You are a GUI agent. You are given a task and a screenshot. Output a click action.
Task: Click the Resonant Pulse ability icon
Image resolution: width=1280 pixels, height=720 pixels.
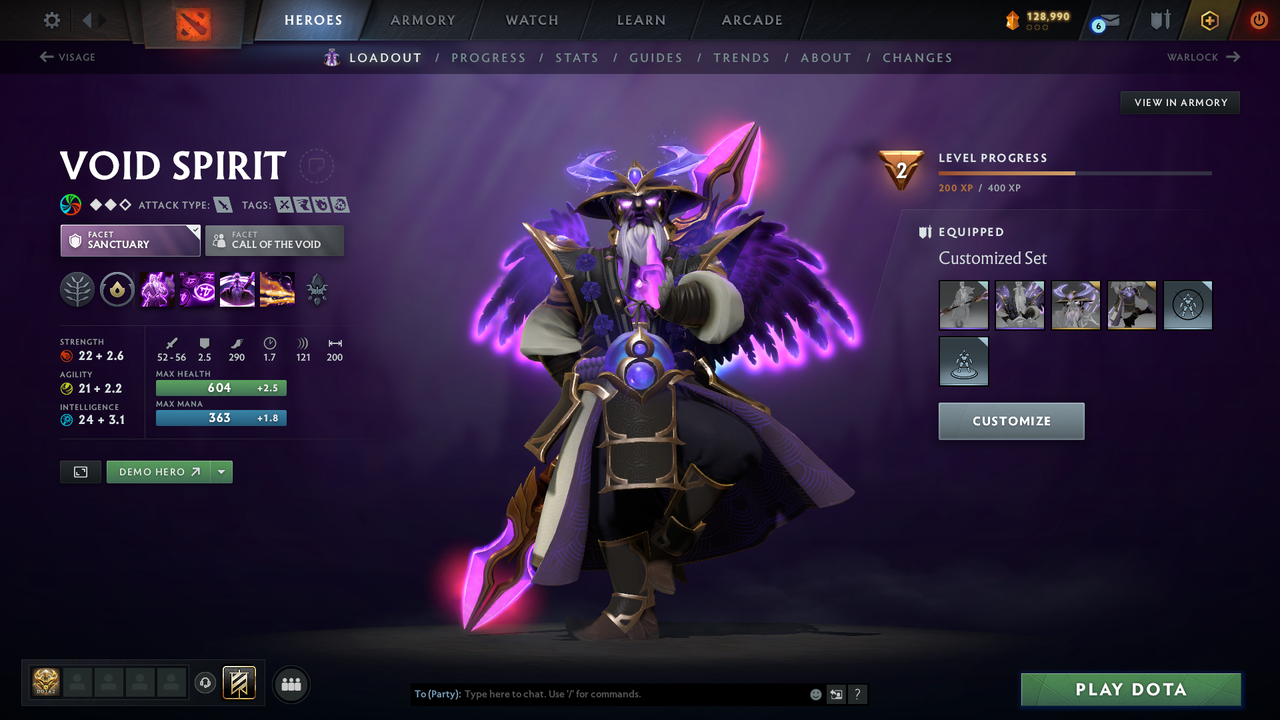click(237, 290)
